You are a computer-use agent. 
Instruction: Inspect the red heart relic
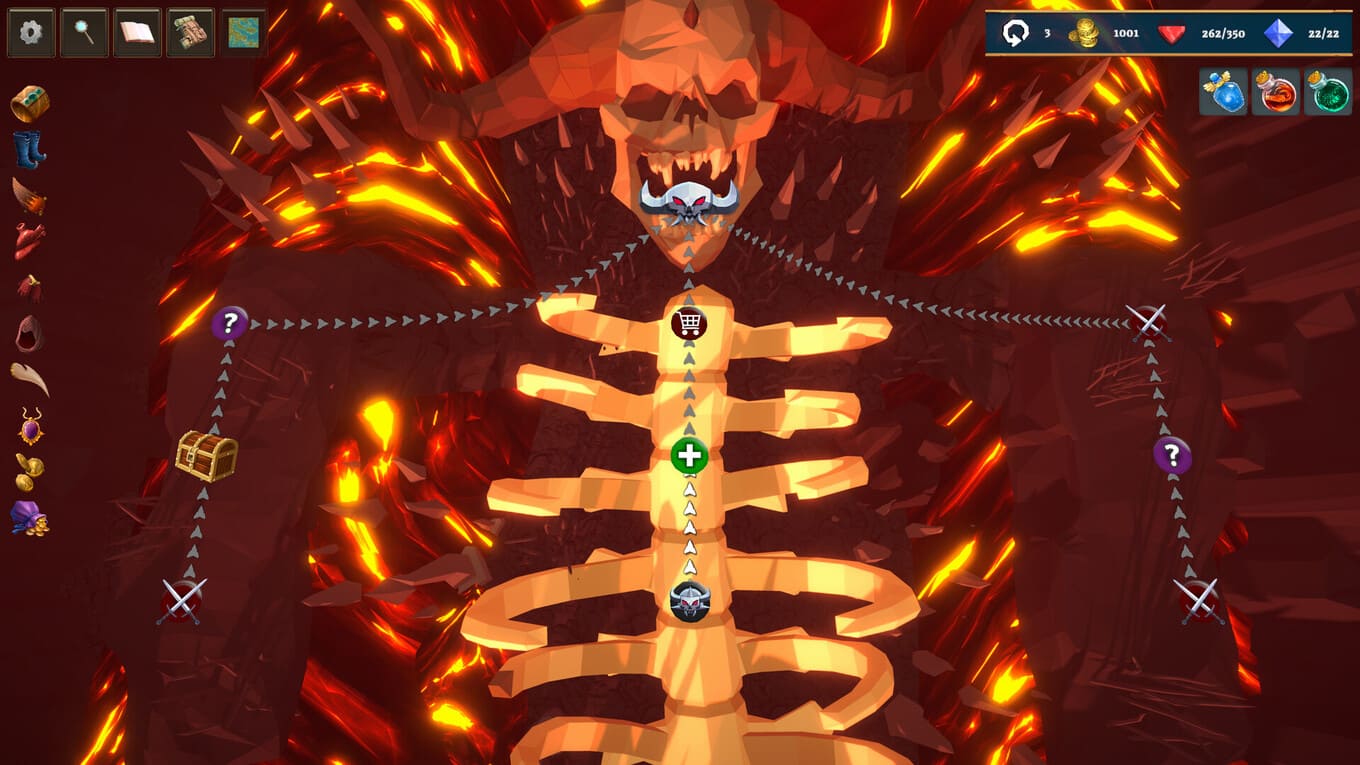click(29, 241)
